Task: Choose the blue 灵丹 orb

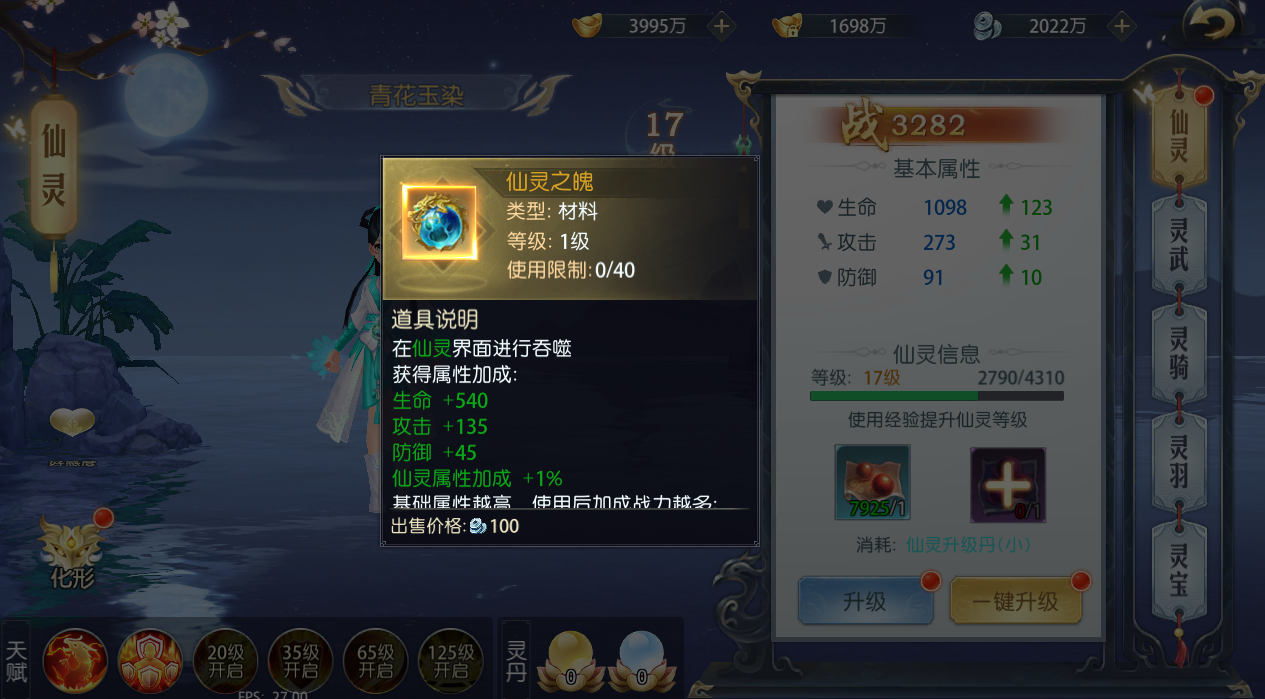Action: 641,658
